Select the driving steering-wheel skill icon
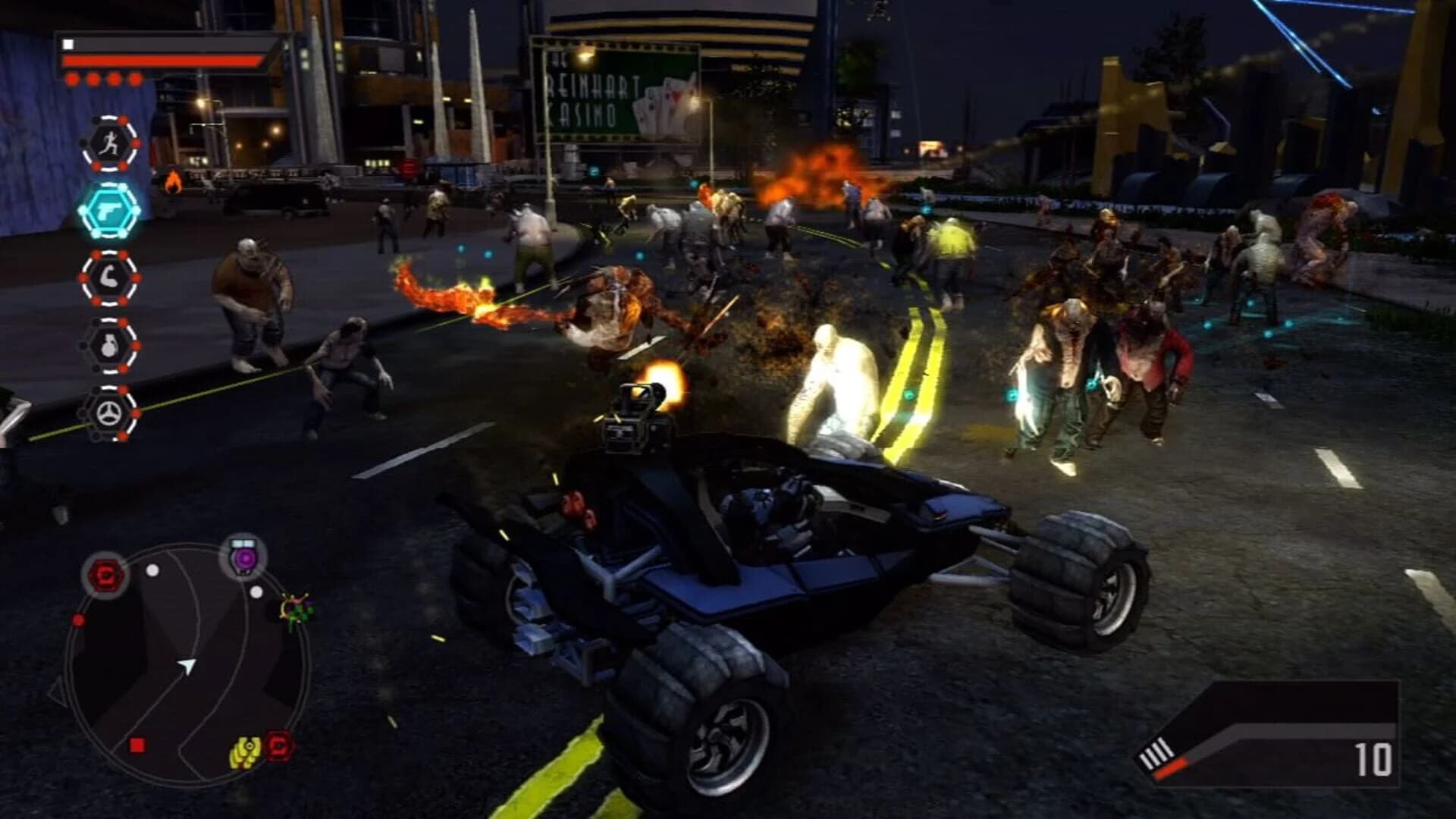This screenshot has width=1456, height=819. tap(108, 410)
